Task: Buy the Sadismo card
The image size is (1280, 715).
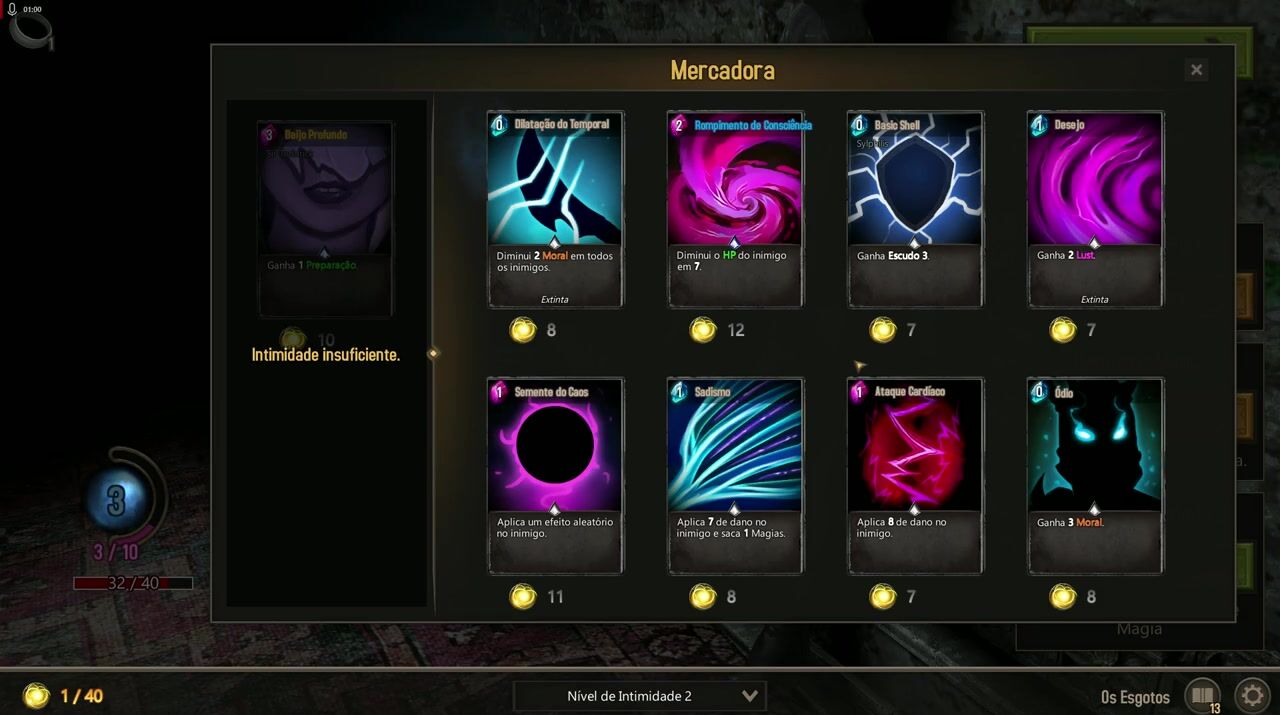Action: click(x=736, y=476)
